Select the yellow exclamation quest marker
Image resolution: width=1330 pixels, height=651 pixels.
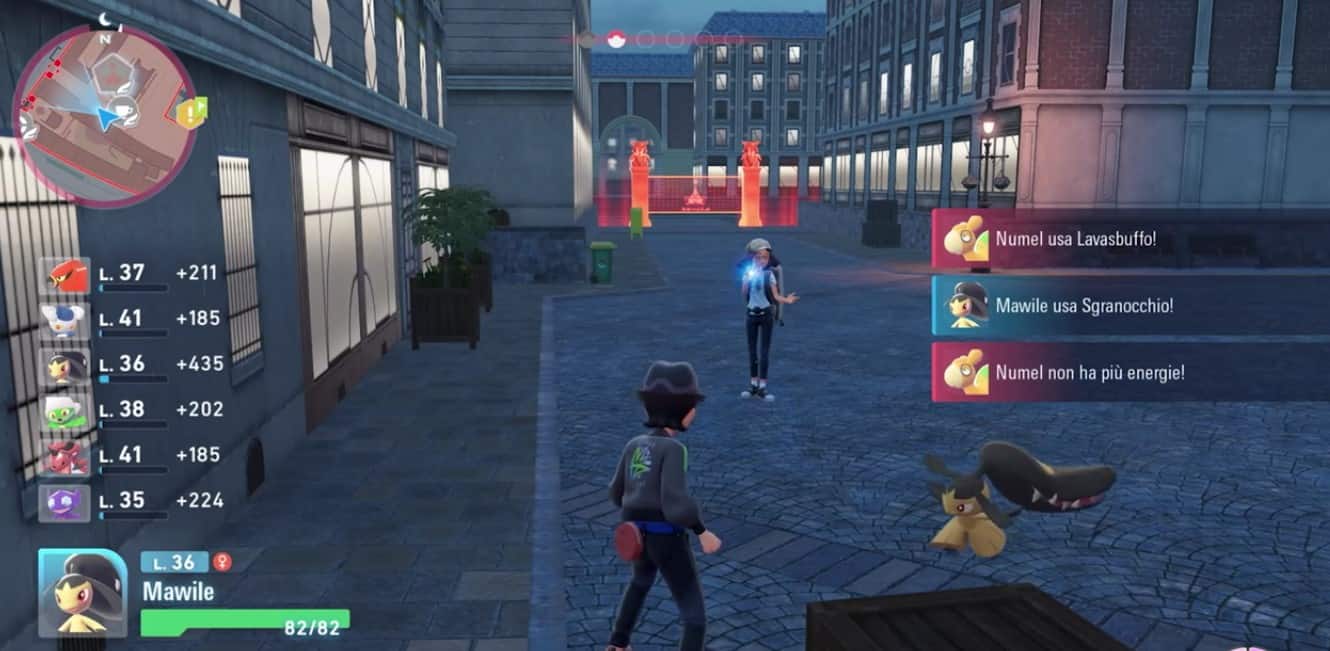click(x=190, y=113)
